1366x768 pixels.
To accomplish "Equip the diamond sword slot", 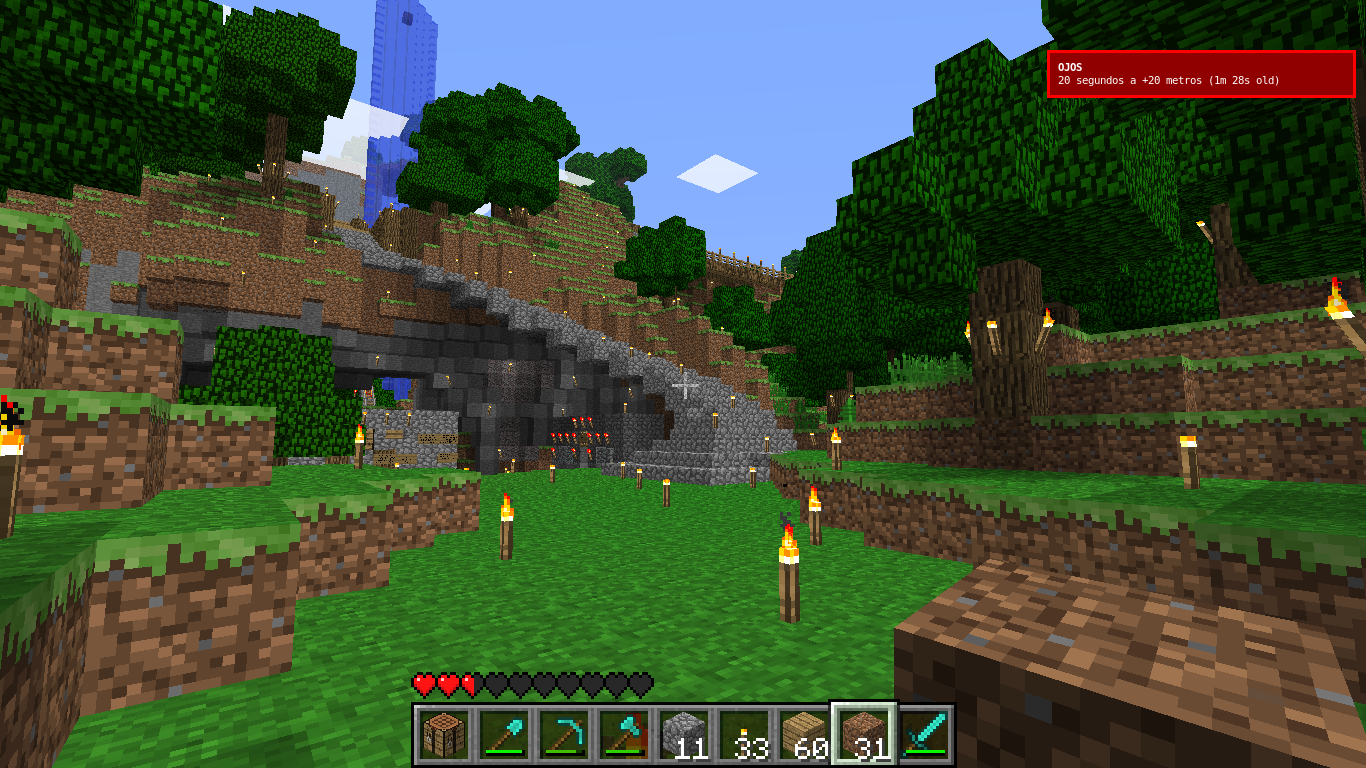I will click(x=924, y=735).
